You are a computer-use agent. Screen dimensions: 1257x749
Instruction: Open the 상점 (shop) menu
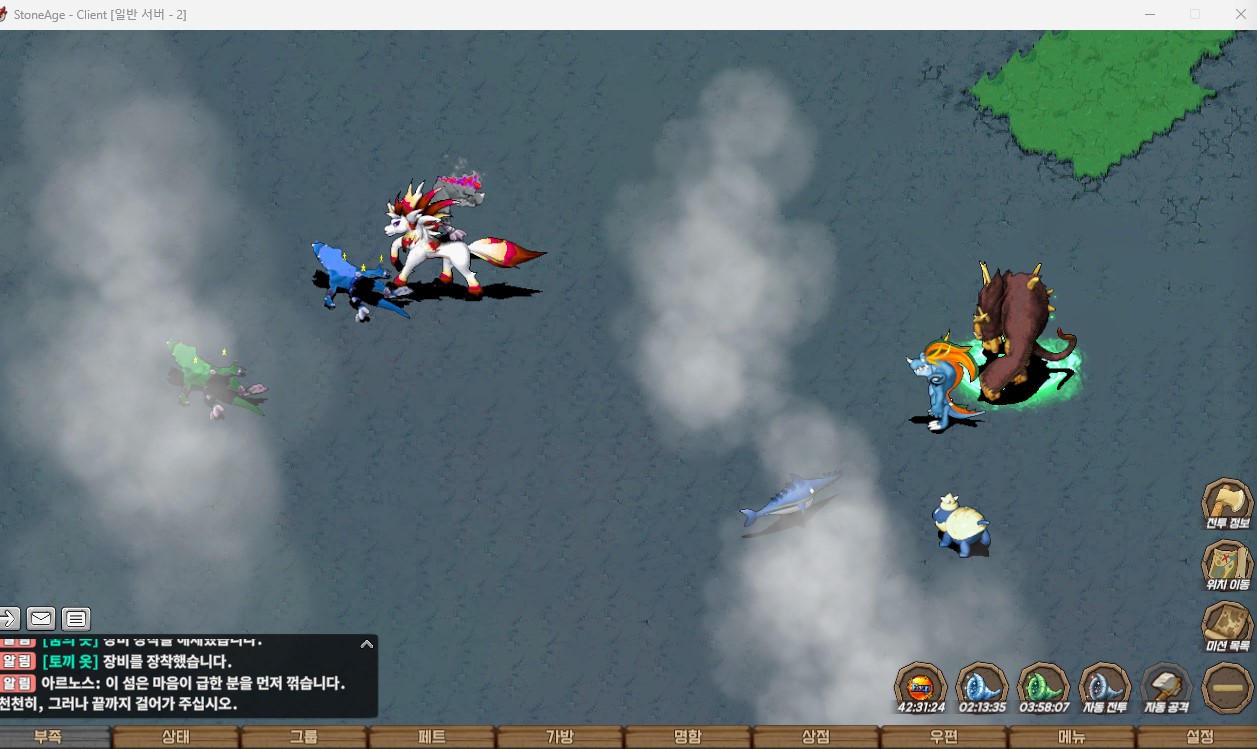816,737
